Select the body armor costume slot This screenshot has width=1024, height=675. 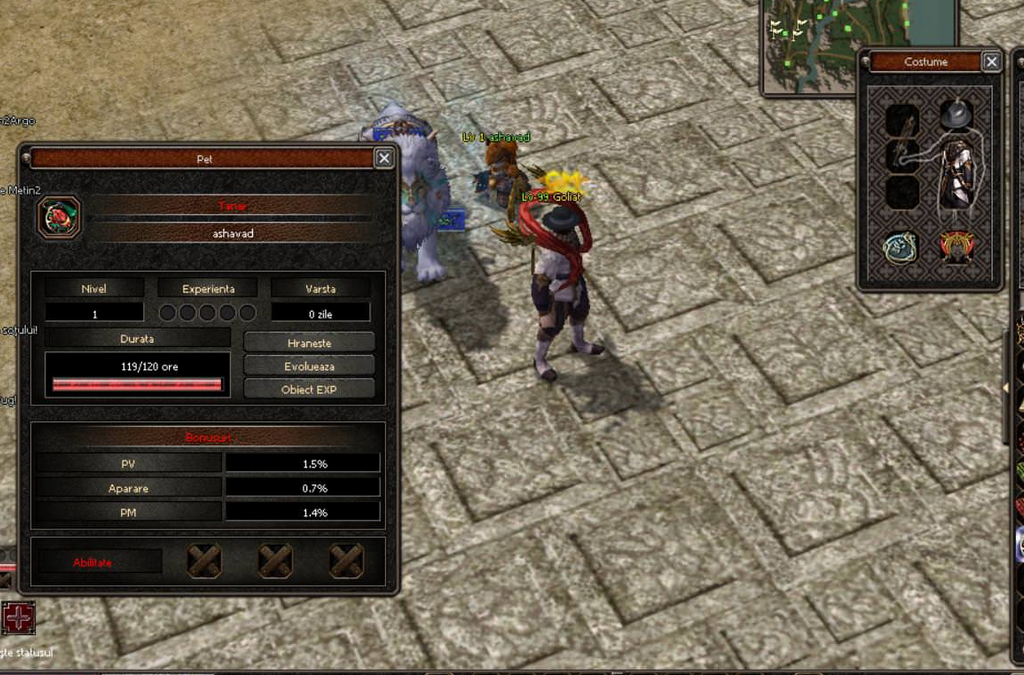[958, 173]
